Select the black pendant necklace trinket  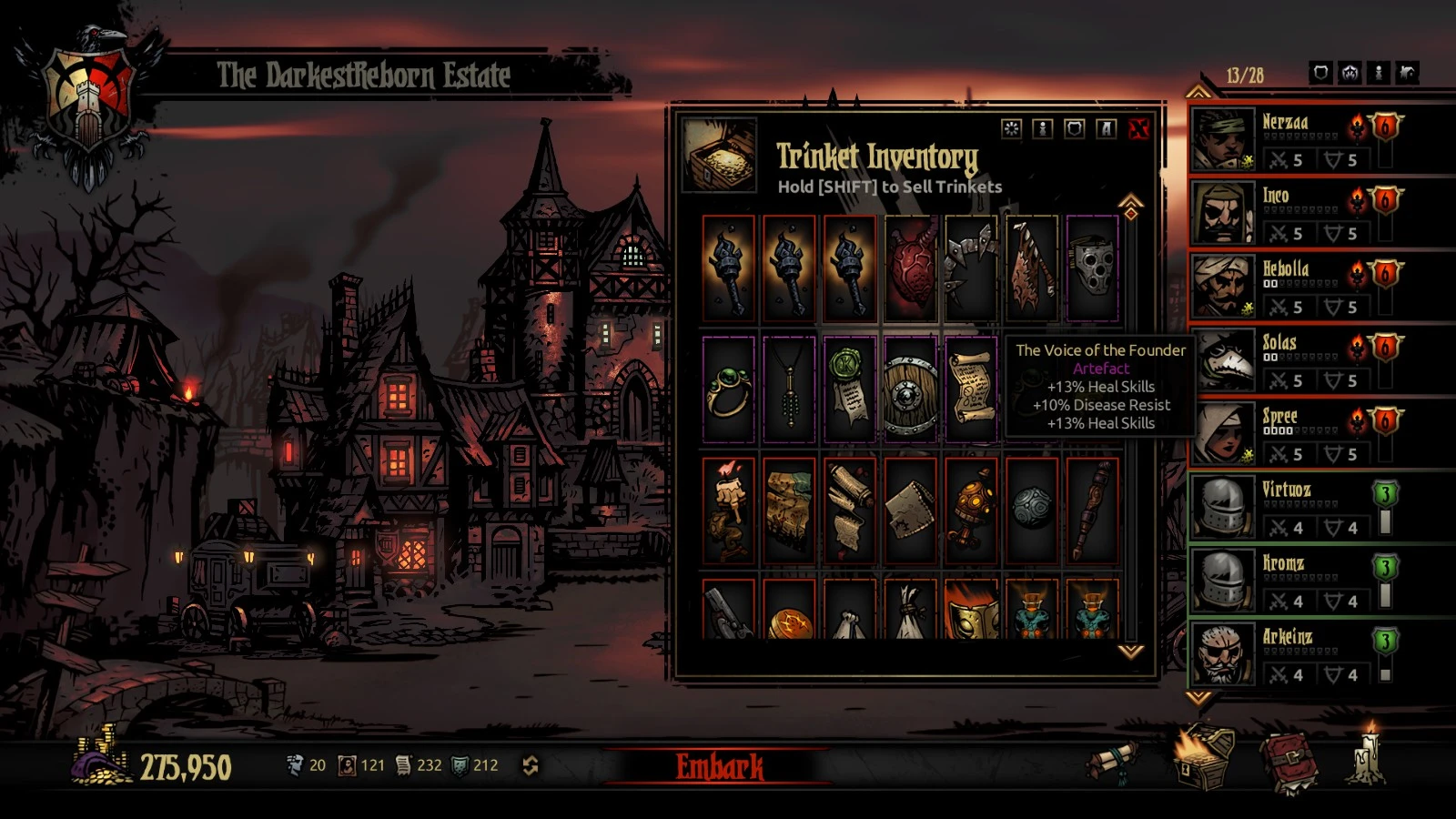point(789,390)
